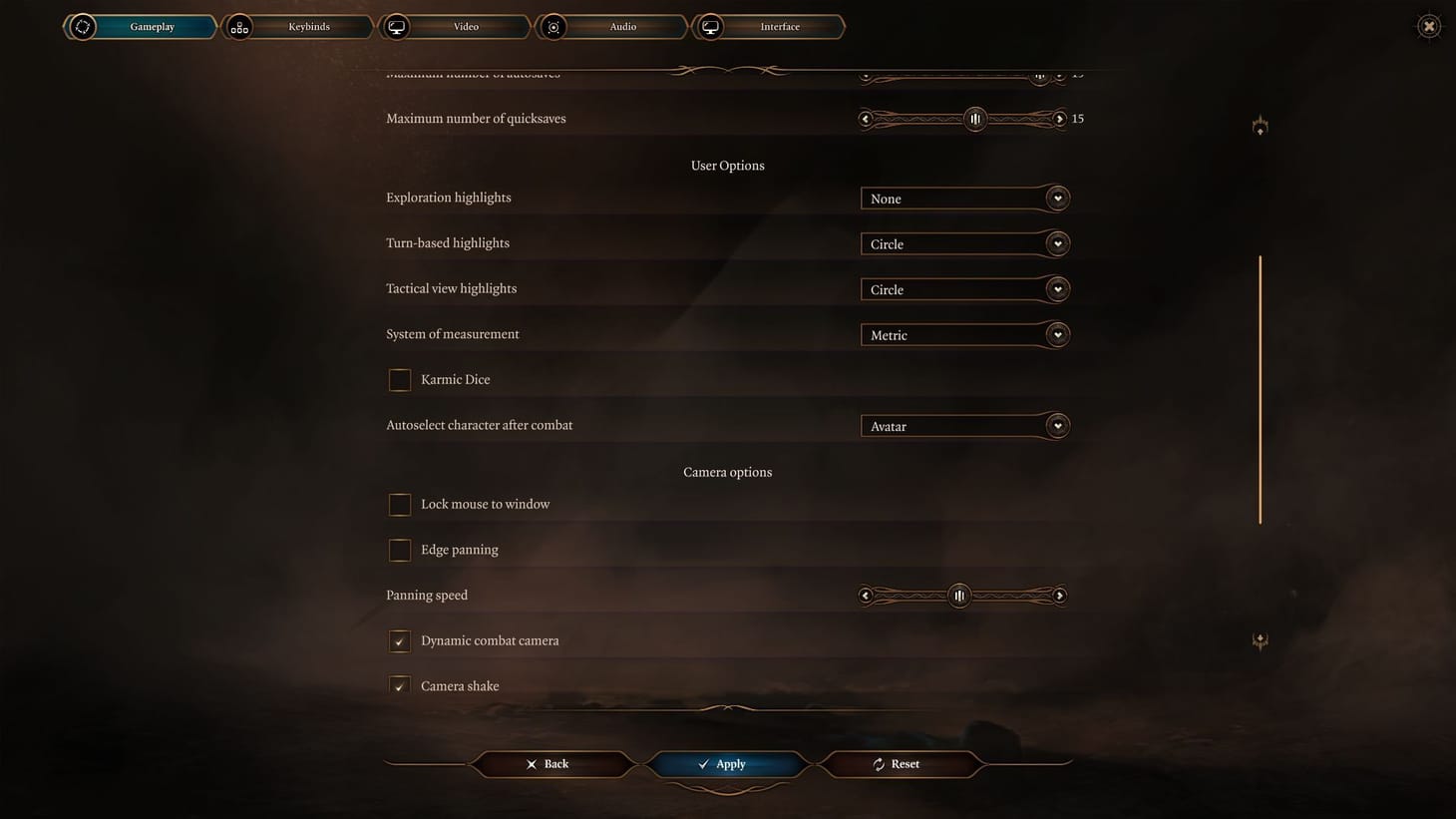
Task: Click the Interface tab screen icon
Action: tap(711, 26)
